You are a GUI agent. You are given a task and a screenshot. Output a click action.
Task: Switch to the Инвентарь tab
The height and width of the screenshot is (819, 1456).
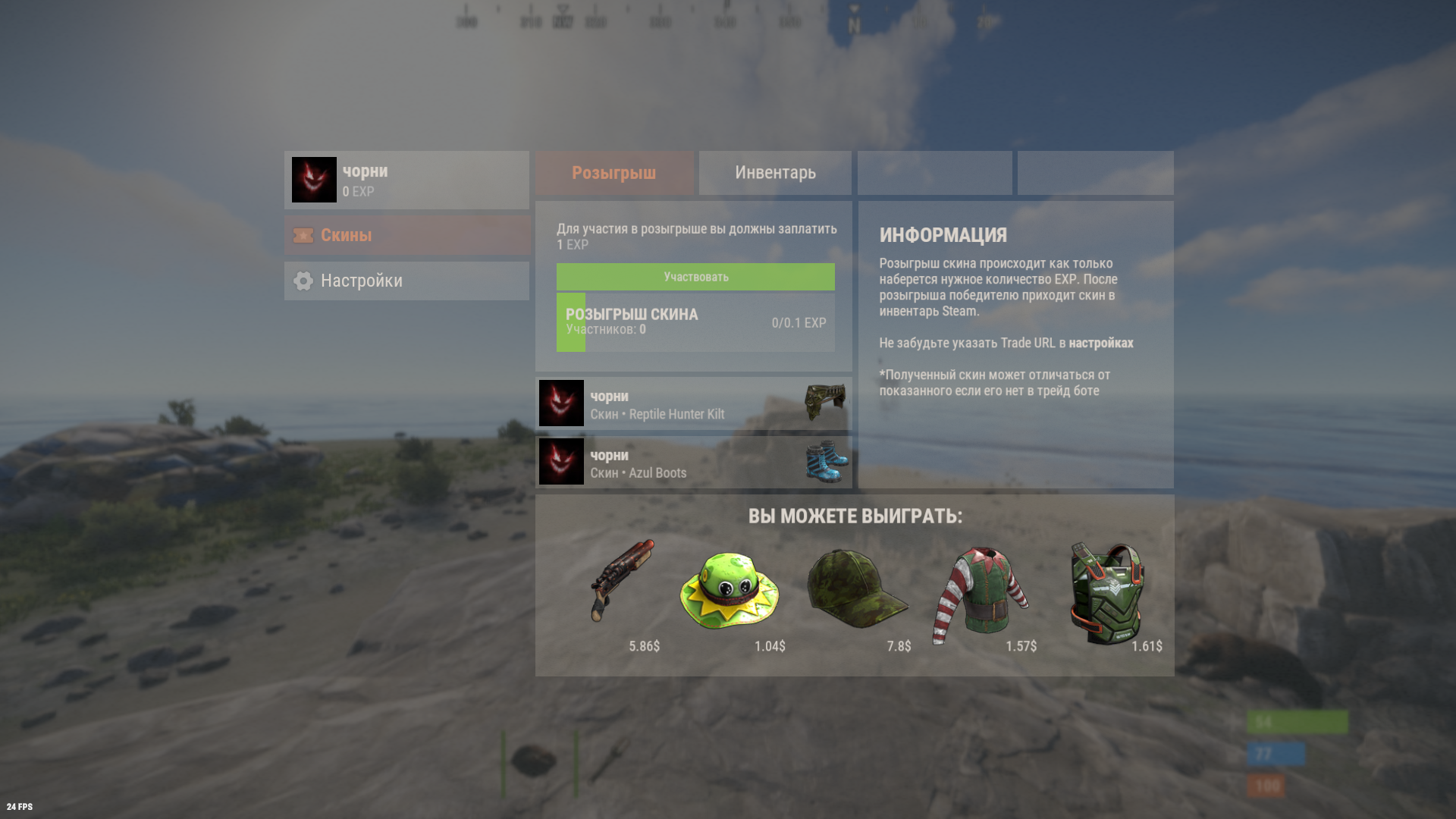pyautogui.click(x=775, y=173)
